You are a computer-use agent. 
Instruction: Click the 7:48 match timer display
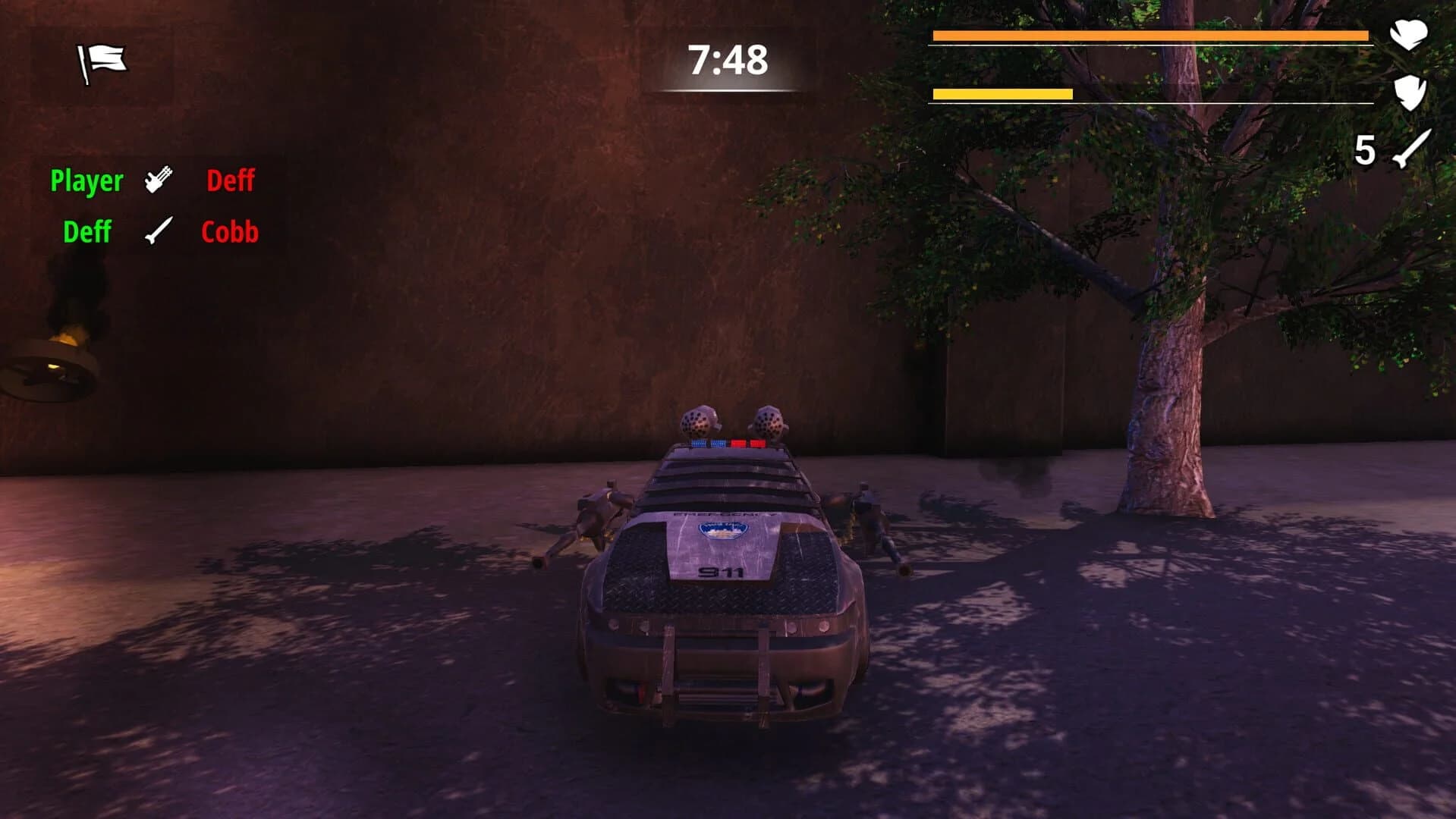click(x=726, y=61)
